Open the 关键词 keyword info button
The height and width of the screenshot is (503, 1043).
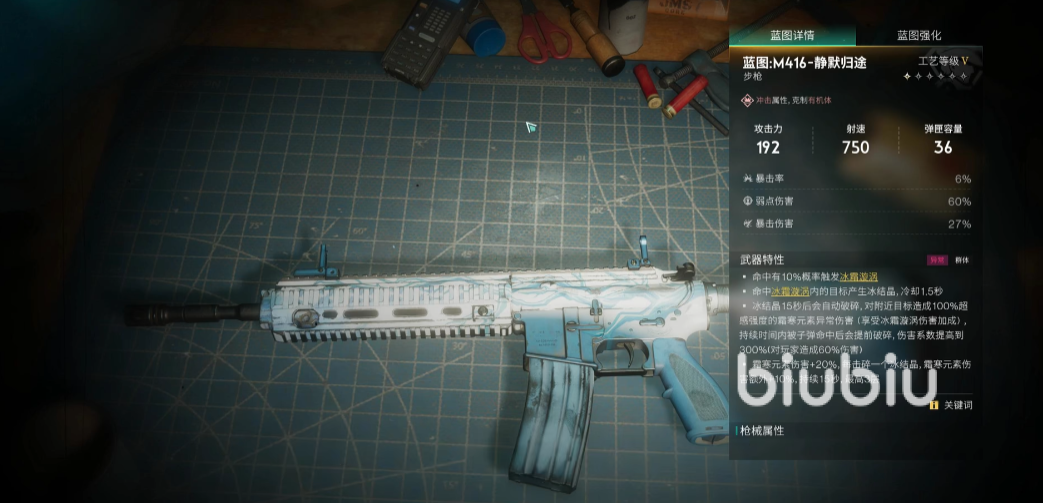(x=950, y=405)
